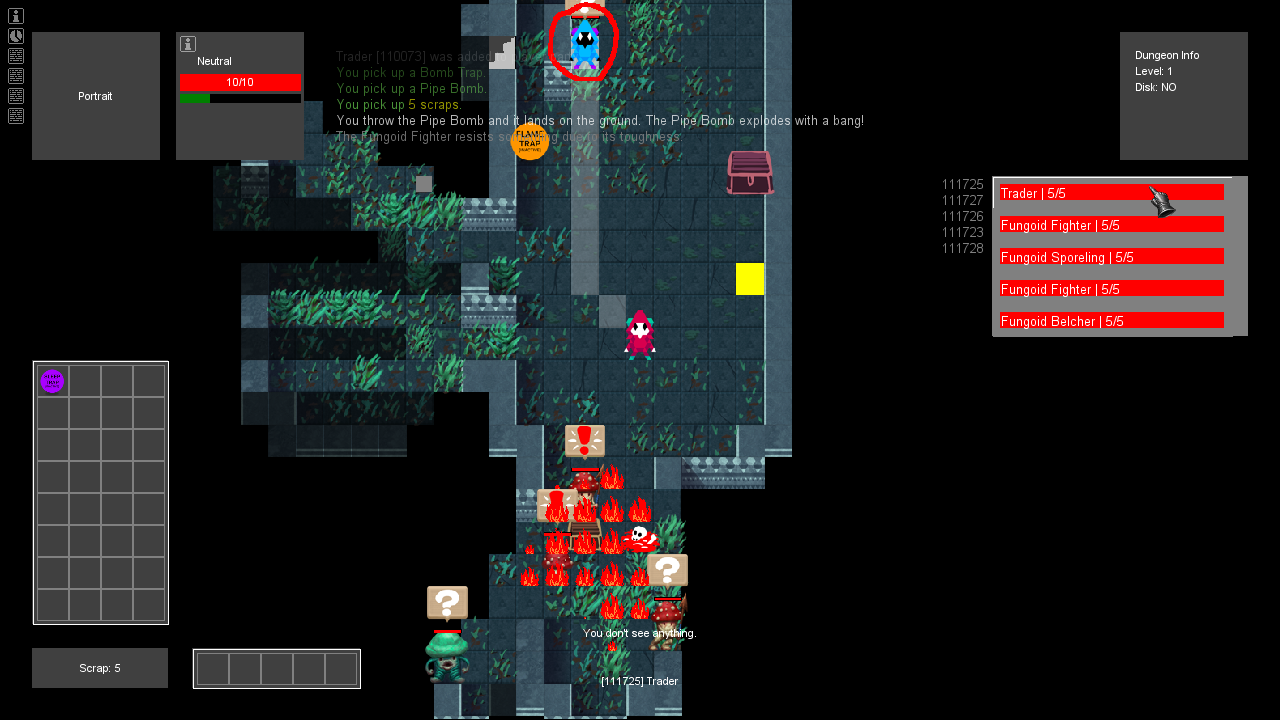Screen dimensions: 1280x720
Task: Open the red treasure chest
Action: tap(749, 172)
